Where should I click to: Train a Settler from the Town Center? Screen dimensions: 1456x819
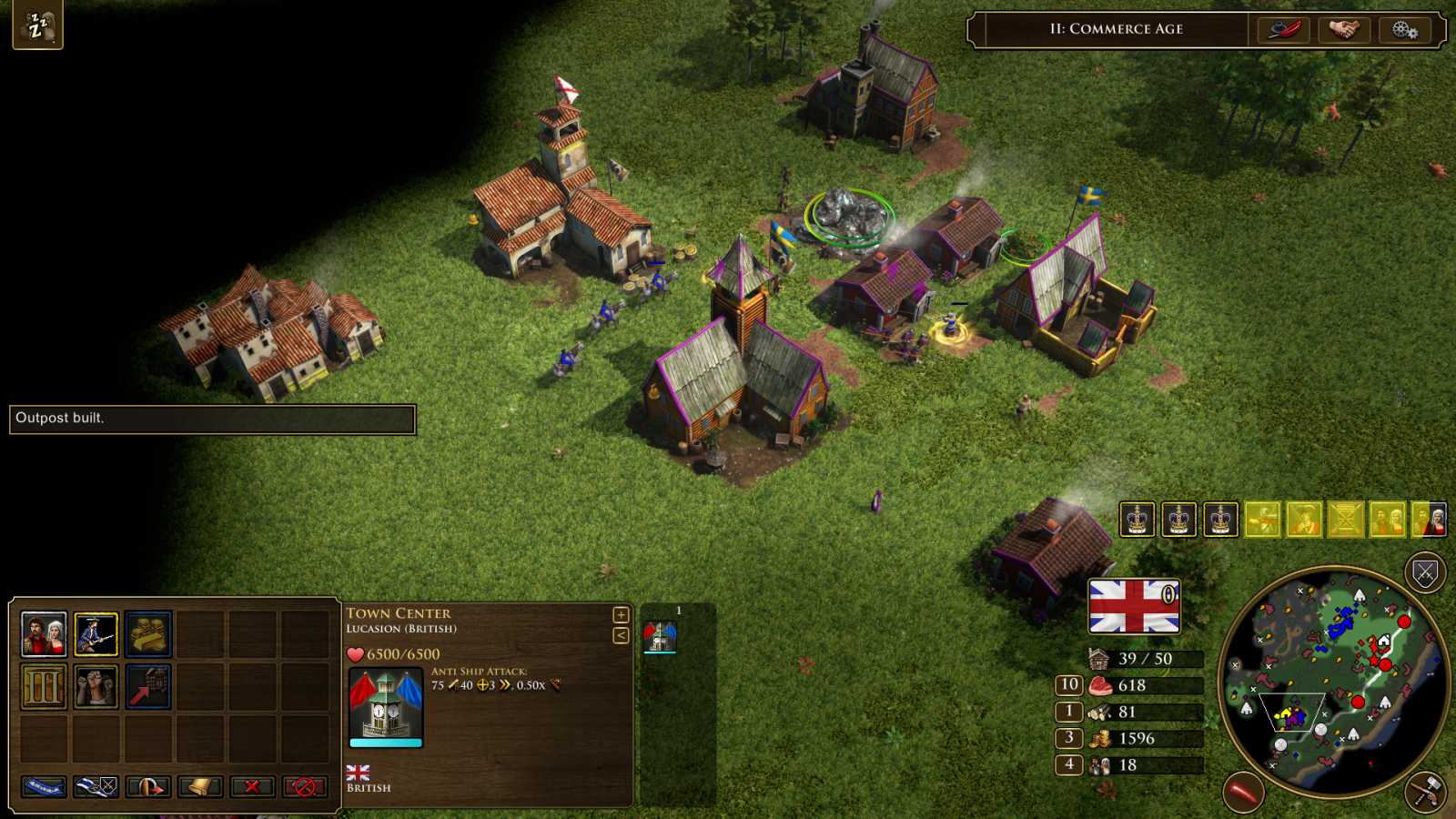click(44, 634)
